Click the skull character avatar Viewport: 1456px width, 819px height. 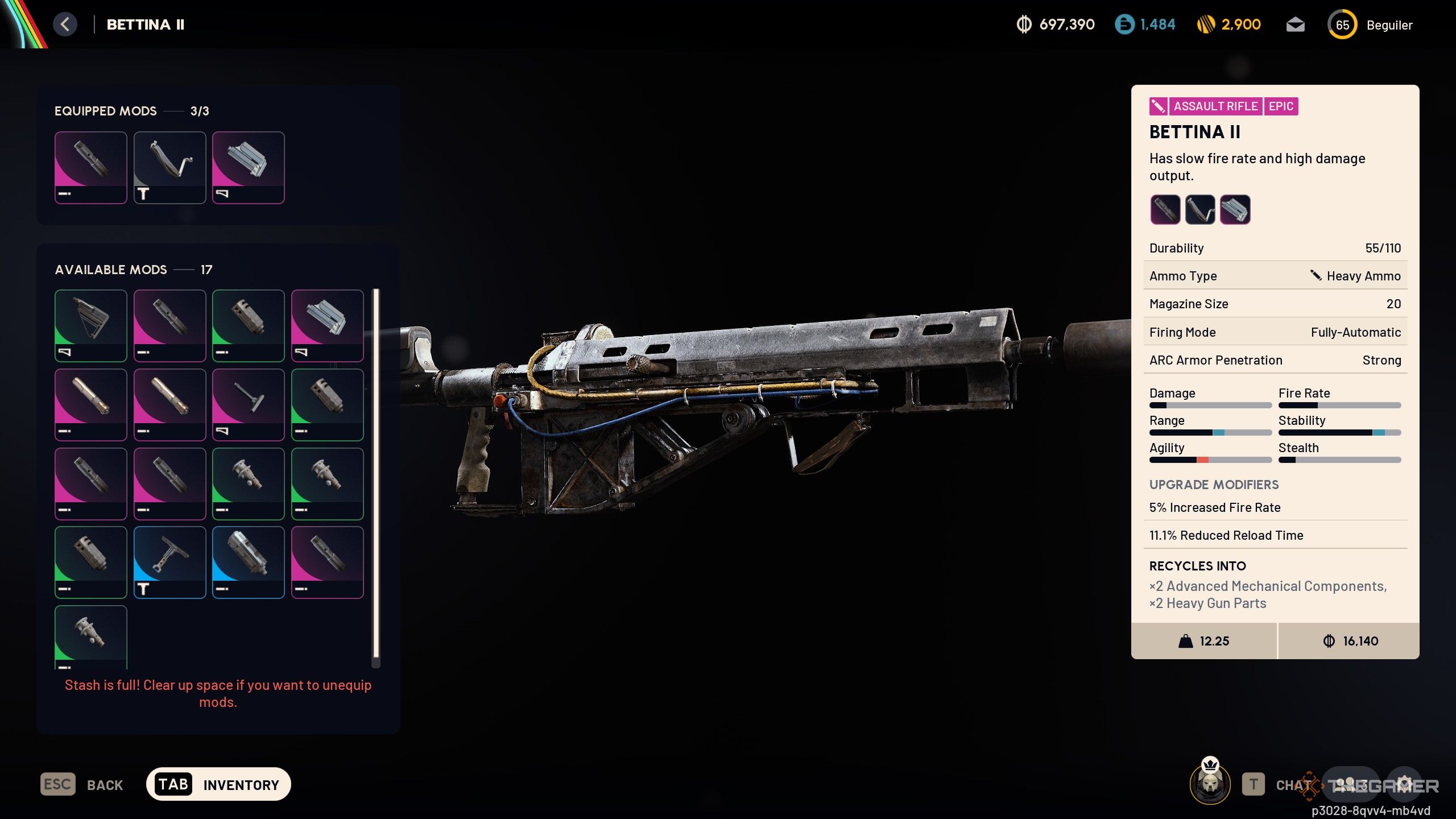[x=1210, y=784]
